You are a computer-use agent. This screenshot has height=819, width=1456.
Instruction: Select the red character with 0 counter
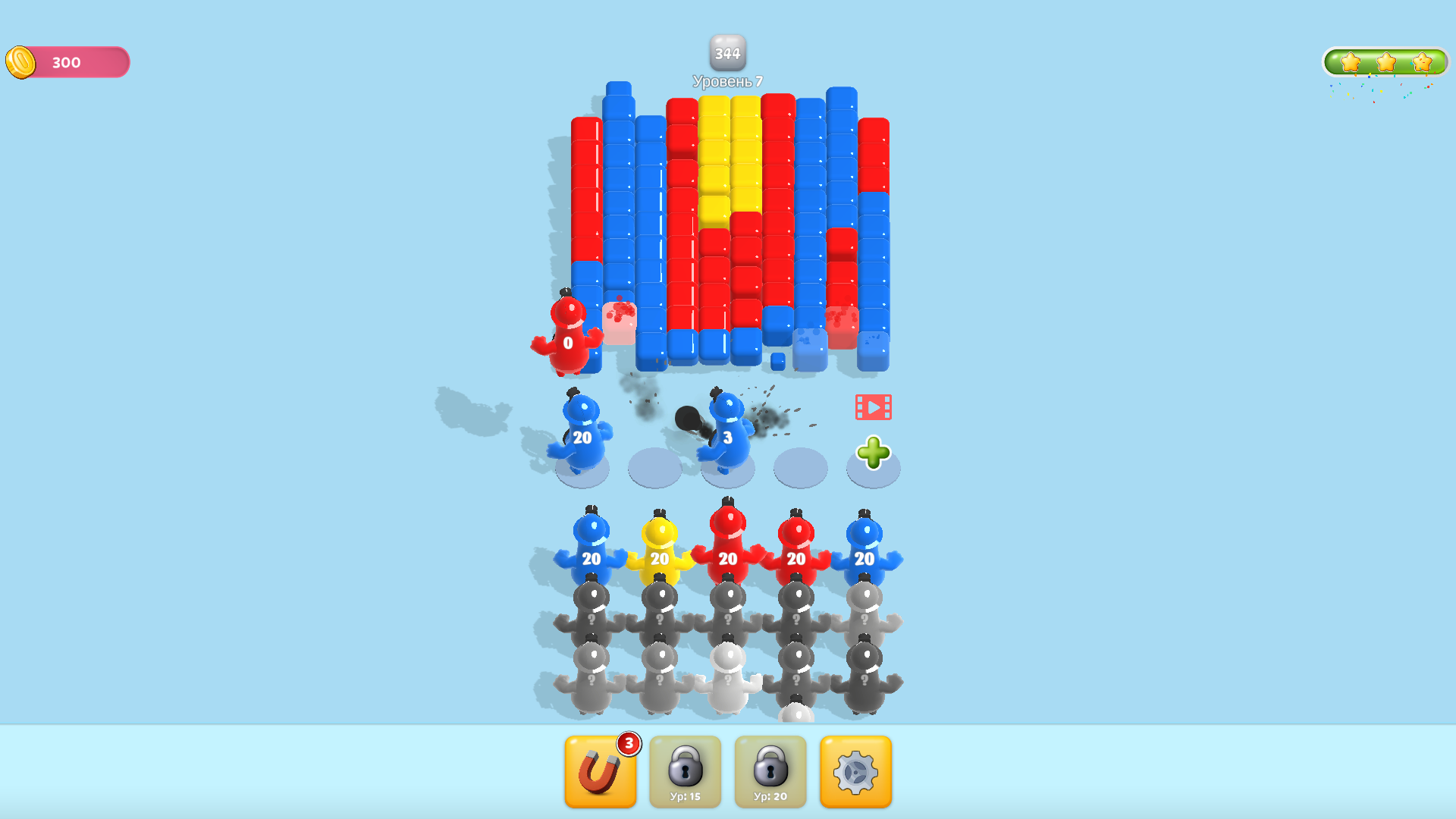tap(569, 341)
